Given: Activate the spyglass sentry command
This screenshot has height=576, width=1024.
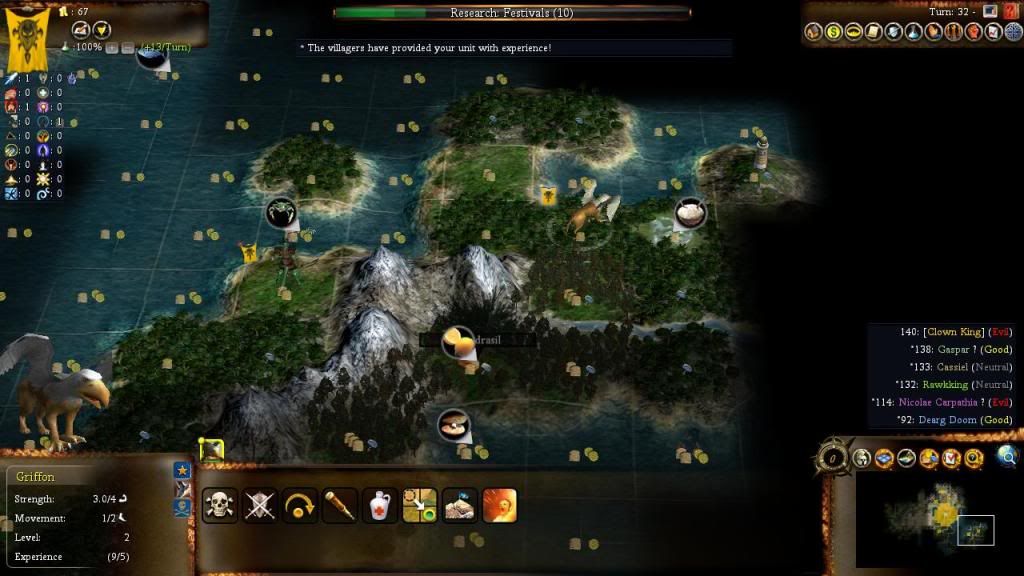Looking at the screenshot, I should click(340, 505).
